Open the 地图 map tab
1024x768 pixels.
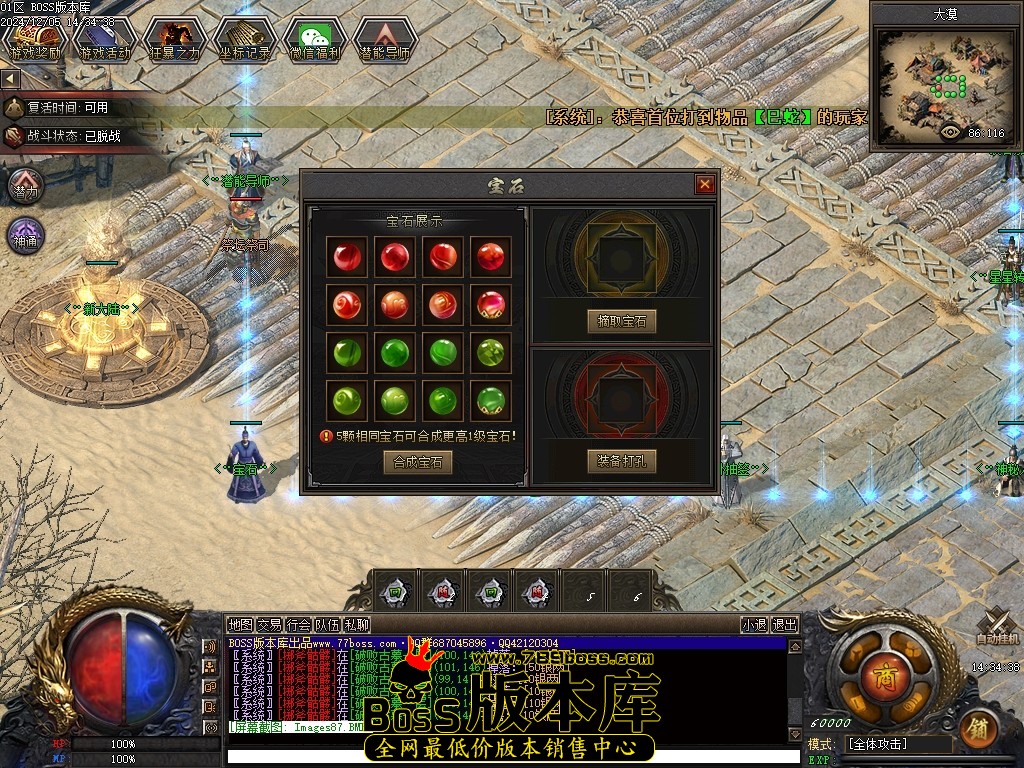coord(240,625)
